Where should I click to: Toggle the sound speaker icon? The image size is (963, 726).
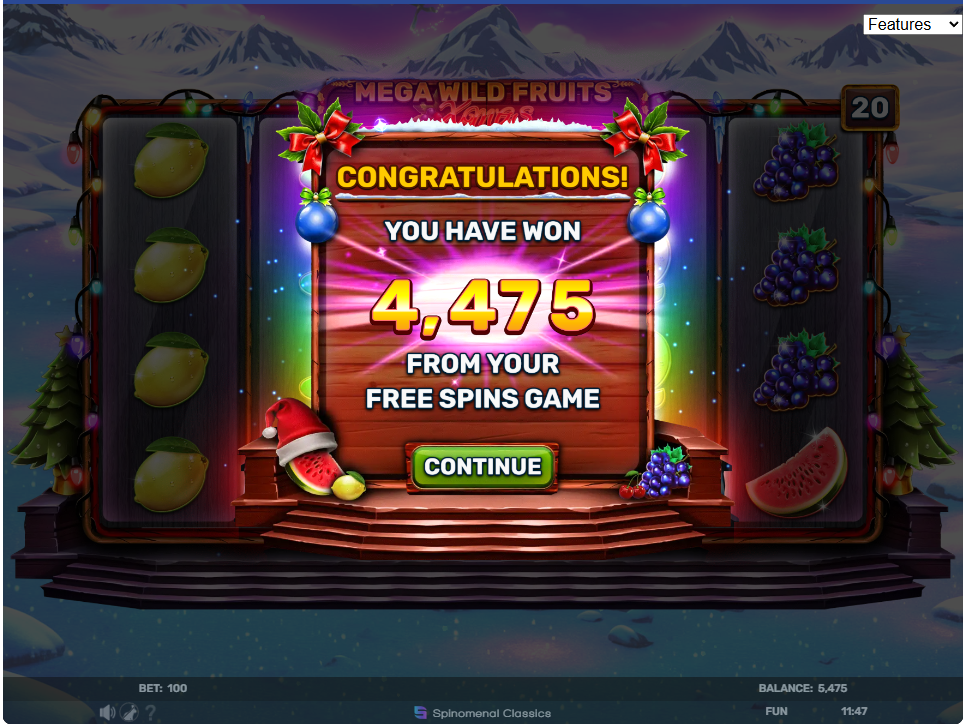108,712
